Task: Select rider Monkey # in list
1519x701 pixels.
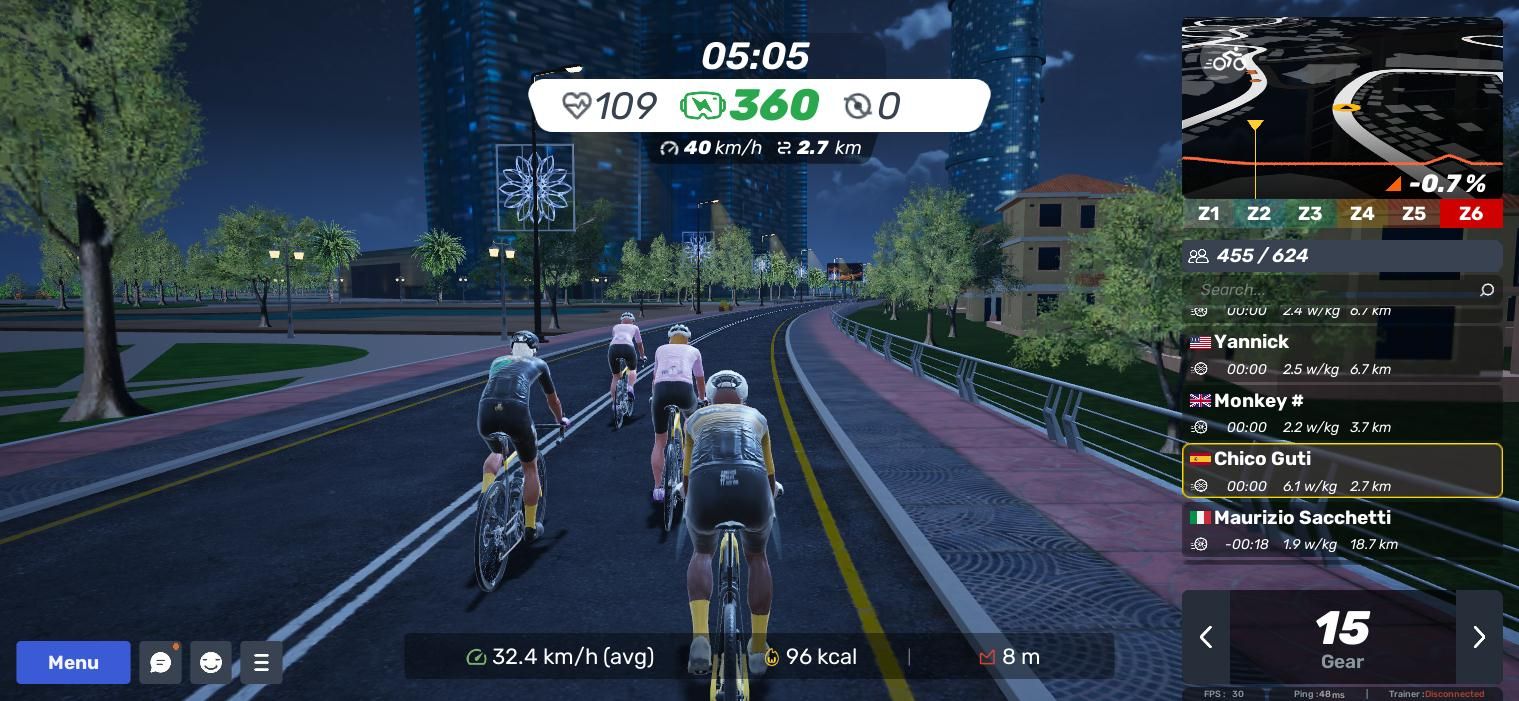Action: click(x=1342, y=413)
